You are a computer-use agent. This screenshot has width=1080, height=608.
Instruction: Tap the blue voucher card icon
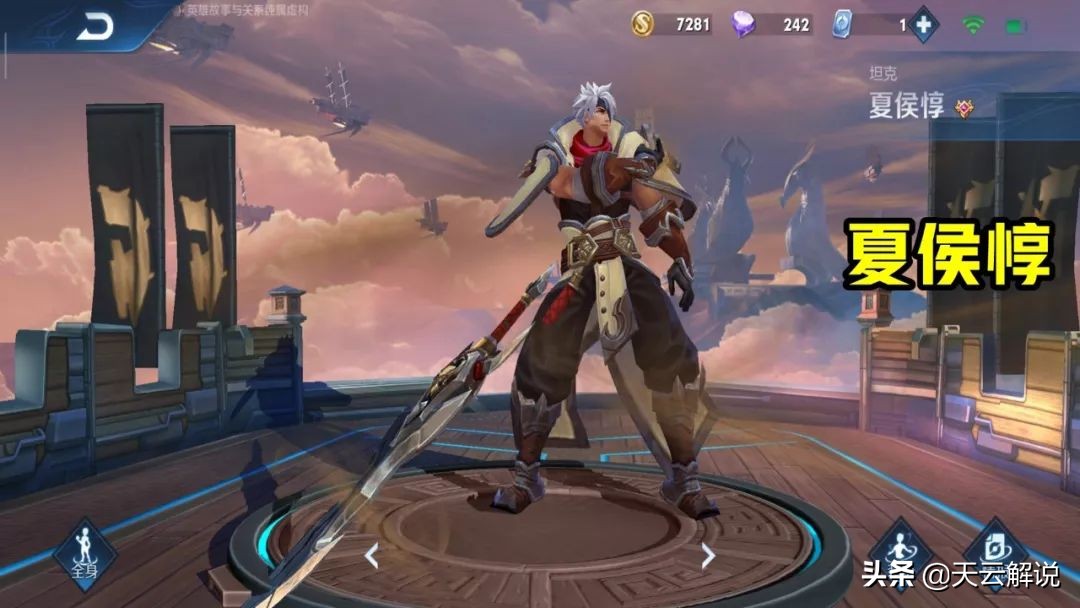click(x=842, y=25)
